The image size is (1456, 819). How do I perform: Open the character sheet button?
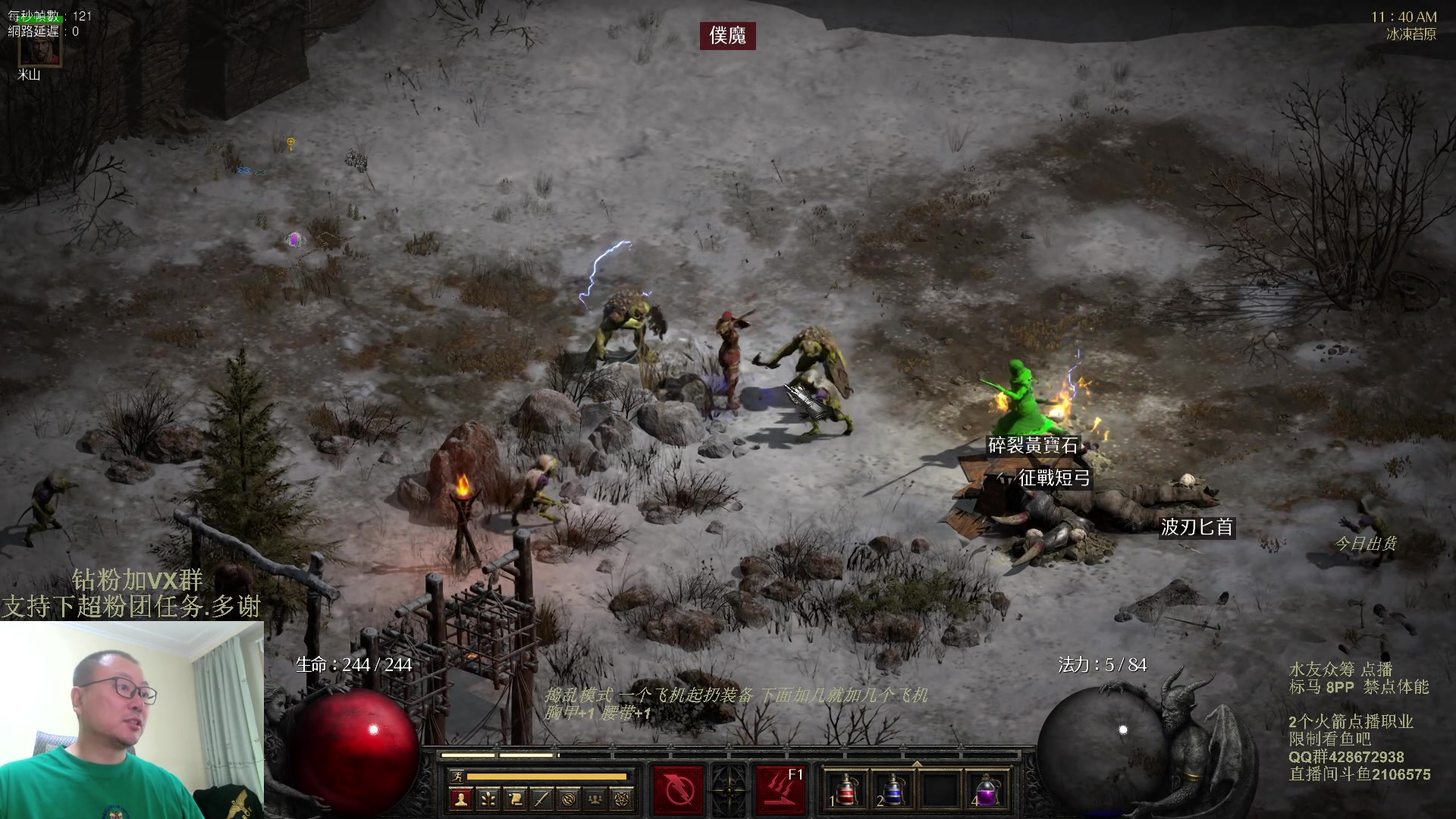(x=460, y=799)
